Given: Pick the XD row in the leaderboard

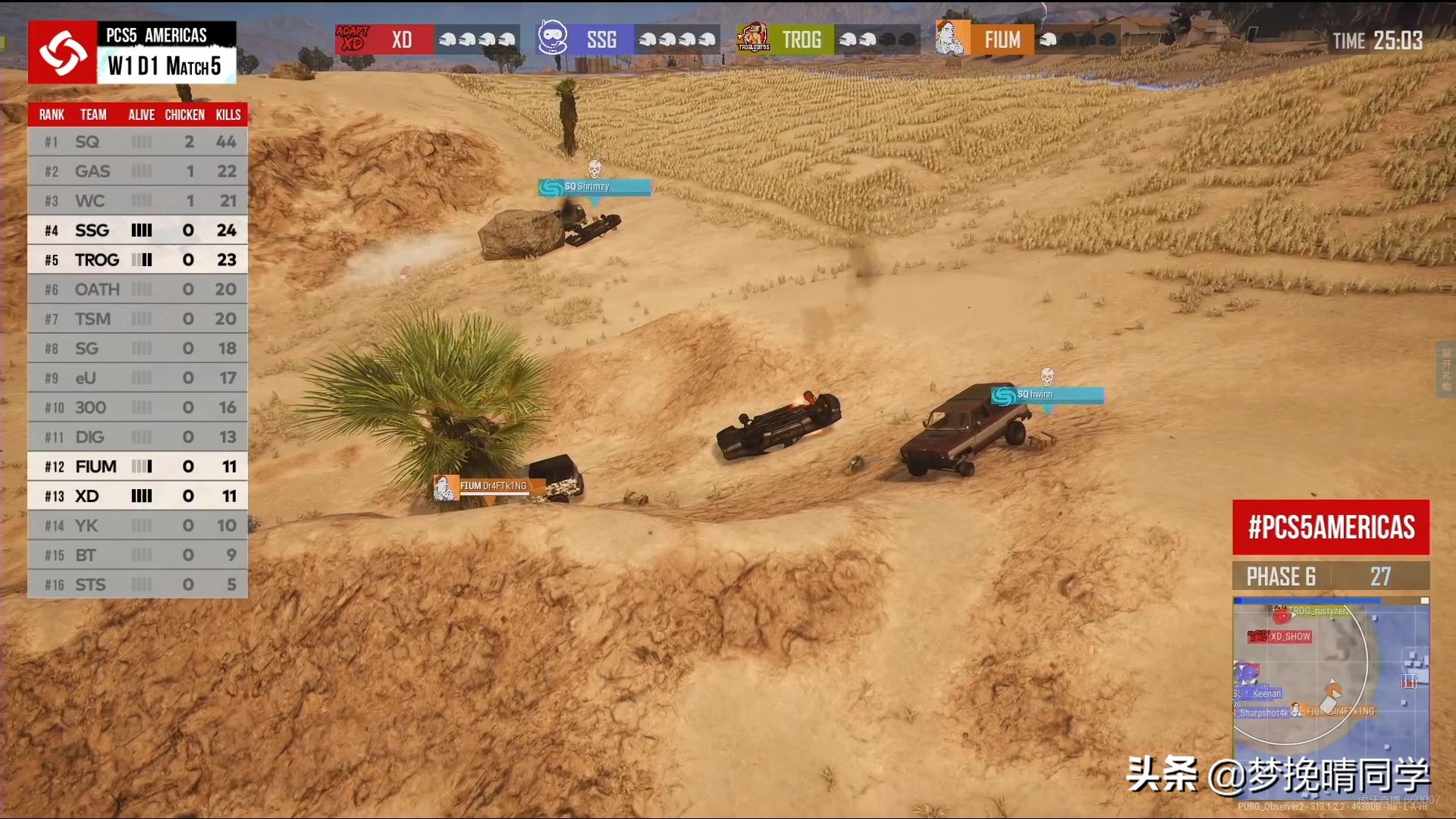Looking at the screenshot, I should pyautogui.click(x=137, y=497).
